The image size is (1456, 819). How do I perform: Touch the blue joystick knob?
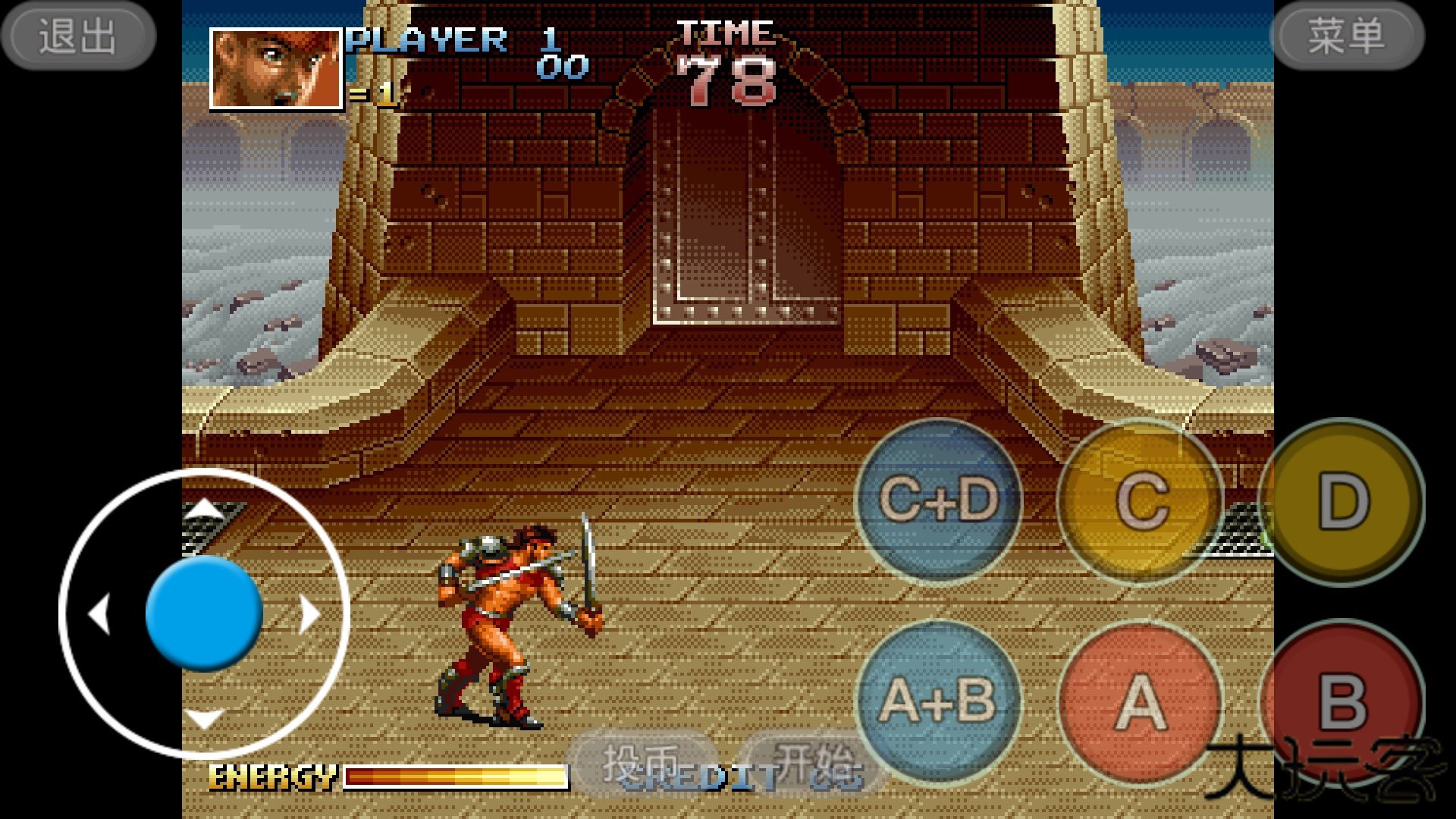click(x=204, y=613)
